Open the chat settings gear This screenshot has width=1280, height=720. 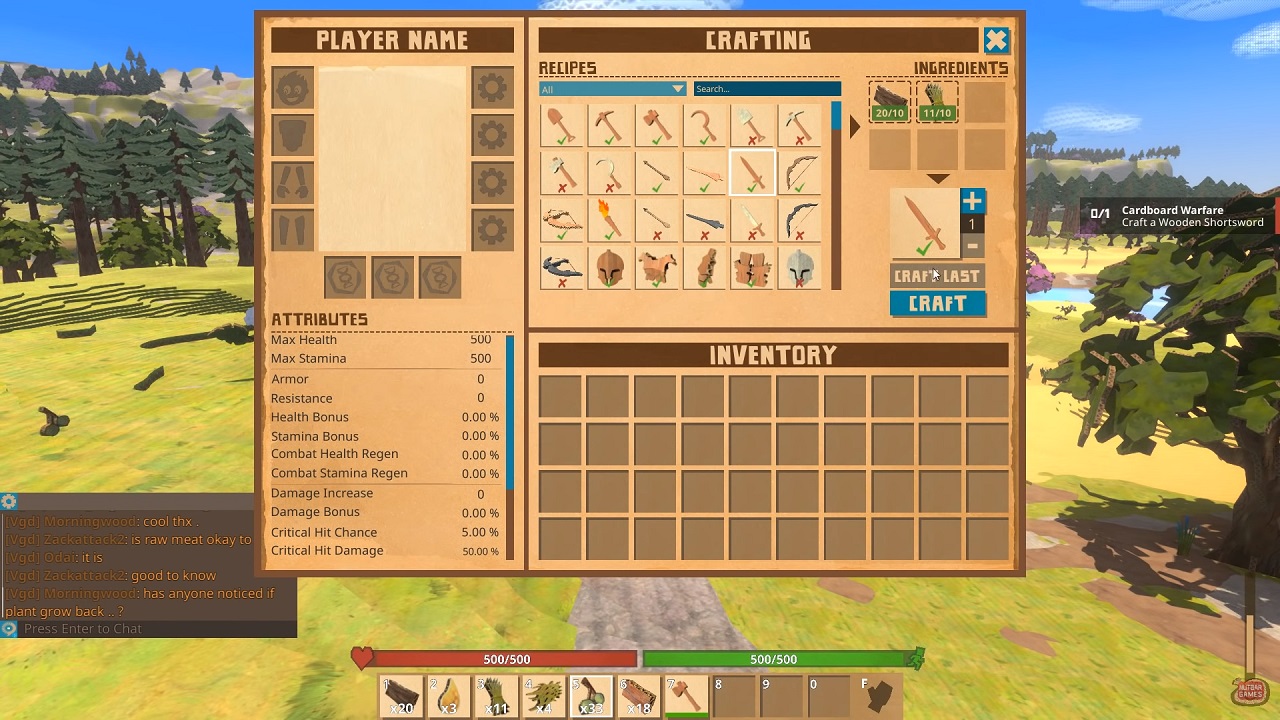[x=9, y=502]
